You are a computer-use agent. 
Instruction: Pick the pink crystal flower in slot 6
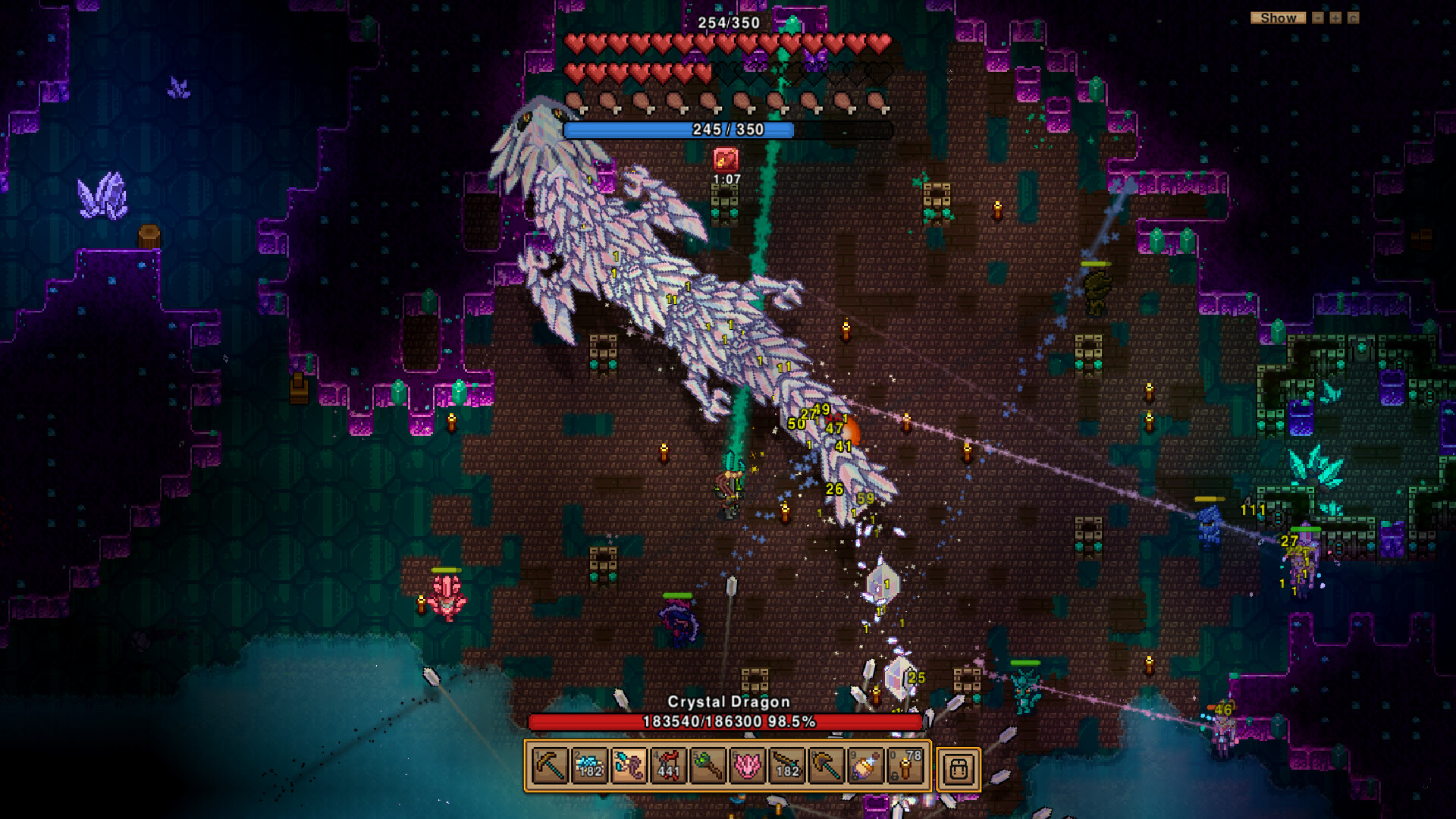pyautogui.click(x=747, y=767)
